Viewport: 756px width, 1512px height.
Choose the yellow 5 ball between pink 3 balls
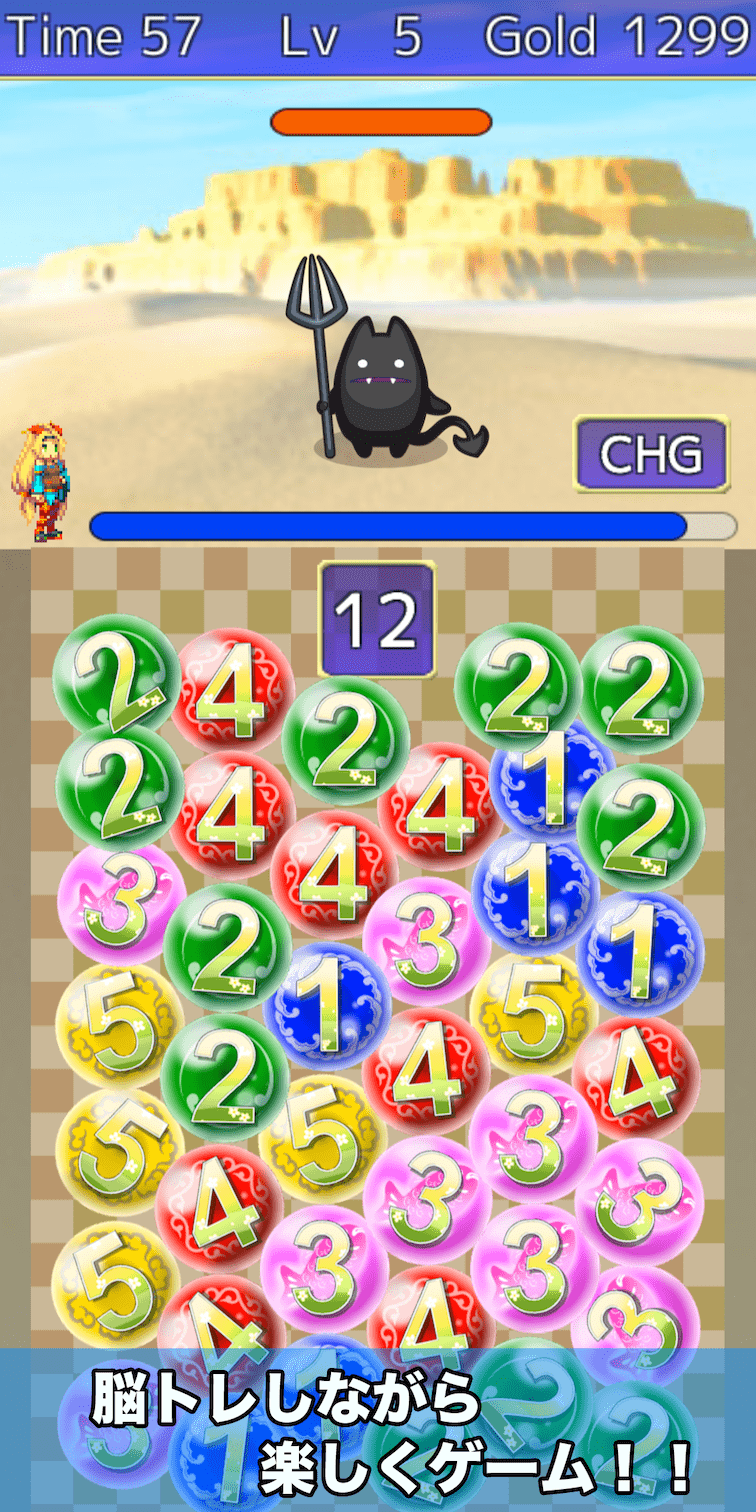[532, 1015]
